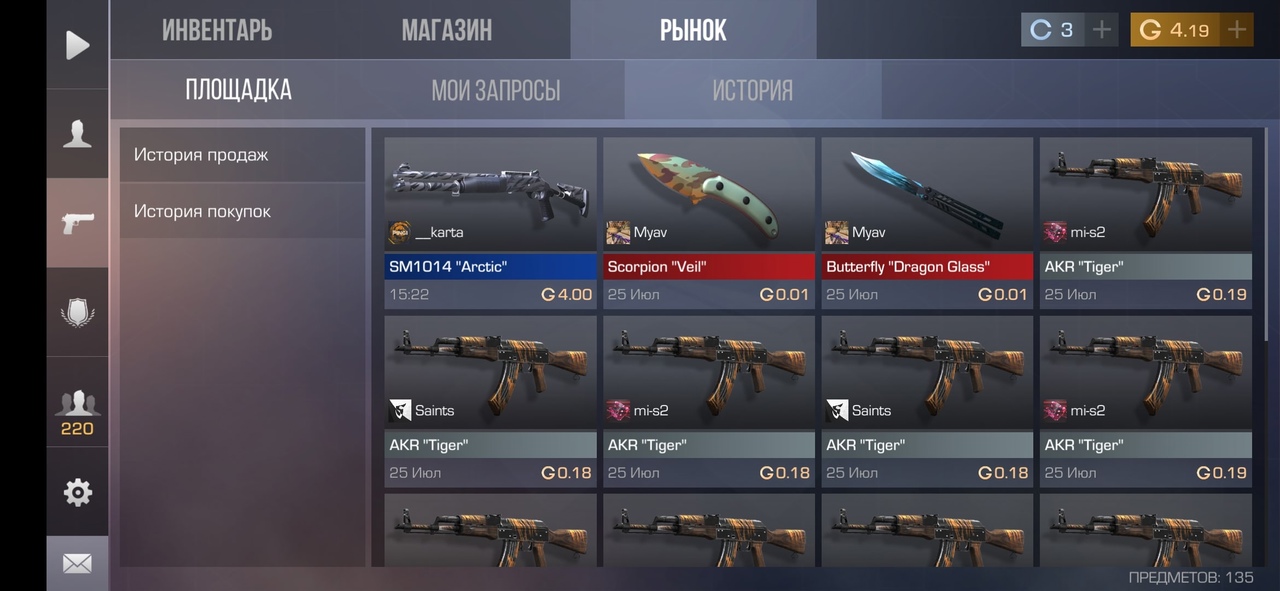
Task: Open the Магазин tab
Action: (x=446, y=30)
